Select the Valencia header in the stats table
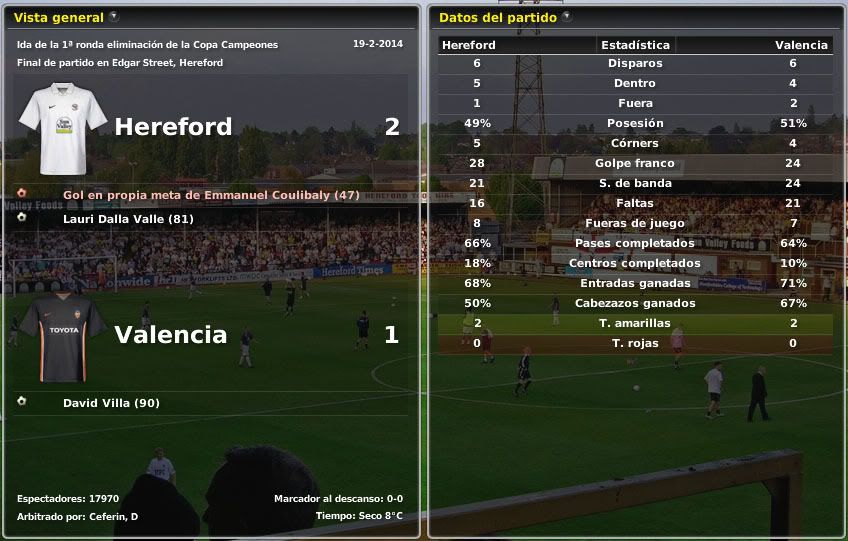848x541 pixels. point(801,45)
